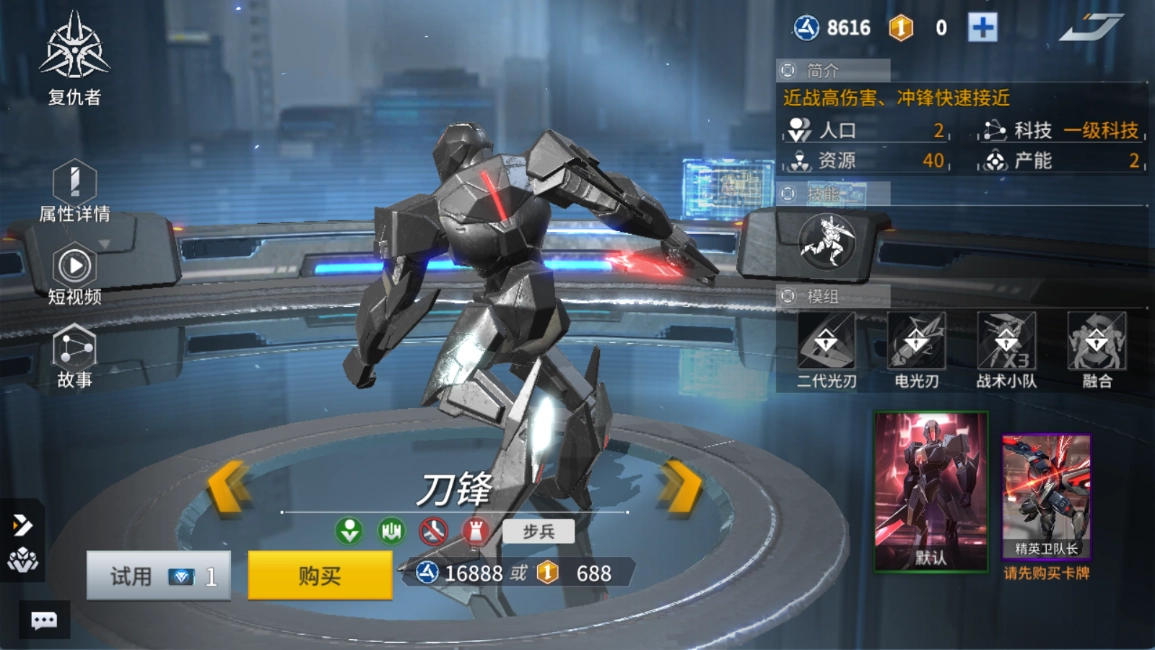The image size is (1155, 650).
Task: Select the 电光刃 module
Action: point(916,350)
